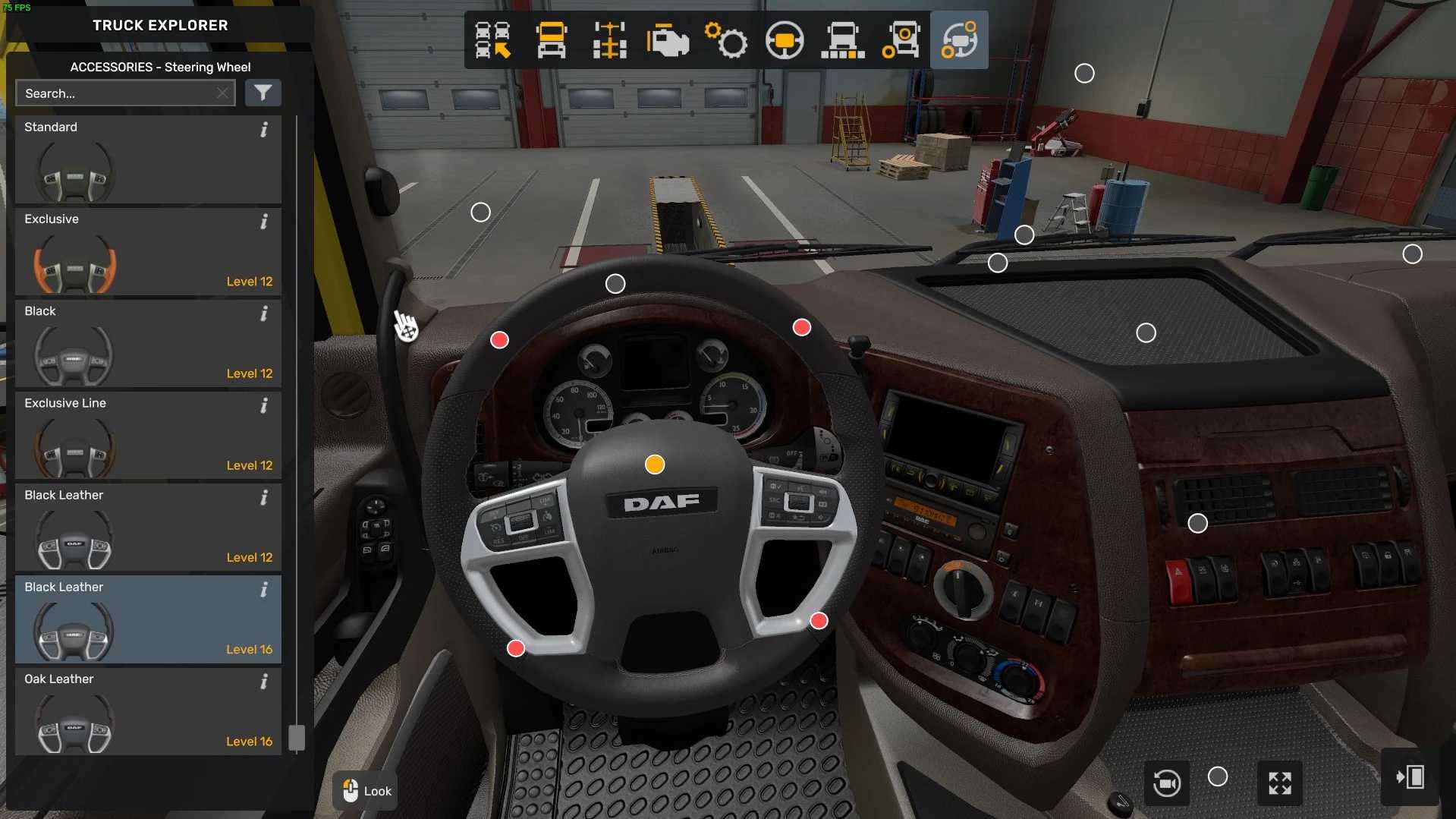Clear the search box with the X
The height and width of the screenshot is (819, 1456).
[x=222, y=93]
